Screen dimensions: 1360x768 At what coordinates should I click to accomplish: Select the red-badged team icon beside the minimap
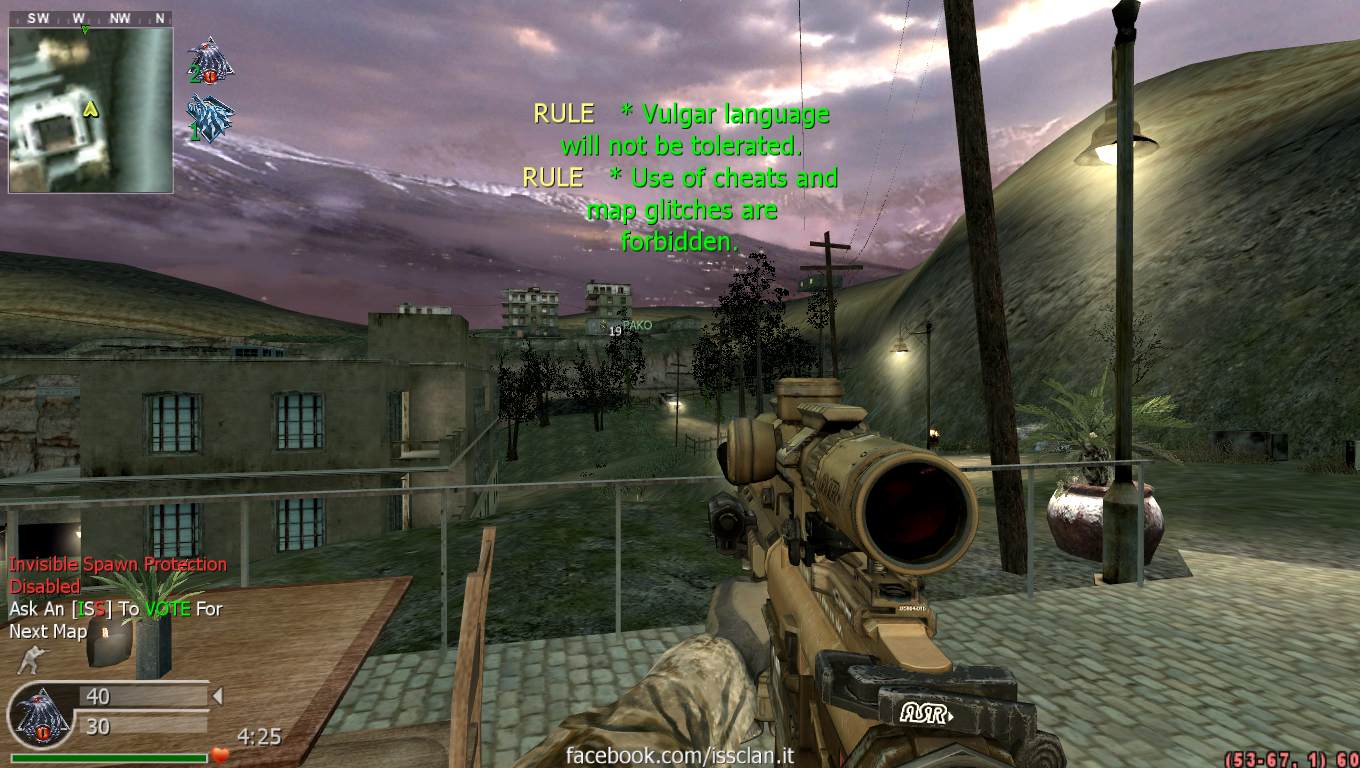click(210, 62)
